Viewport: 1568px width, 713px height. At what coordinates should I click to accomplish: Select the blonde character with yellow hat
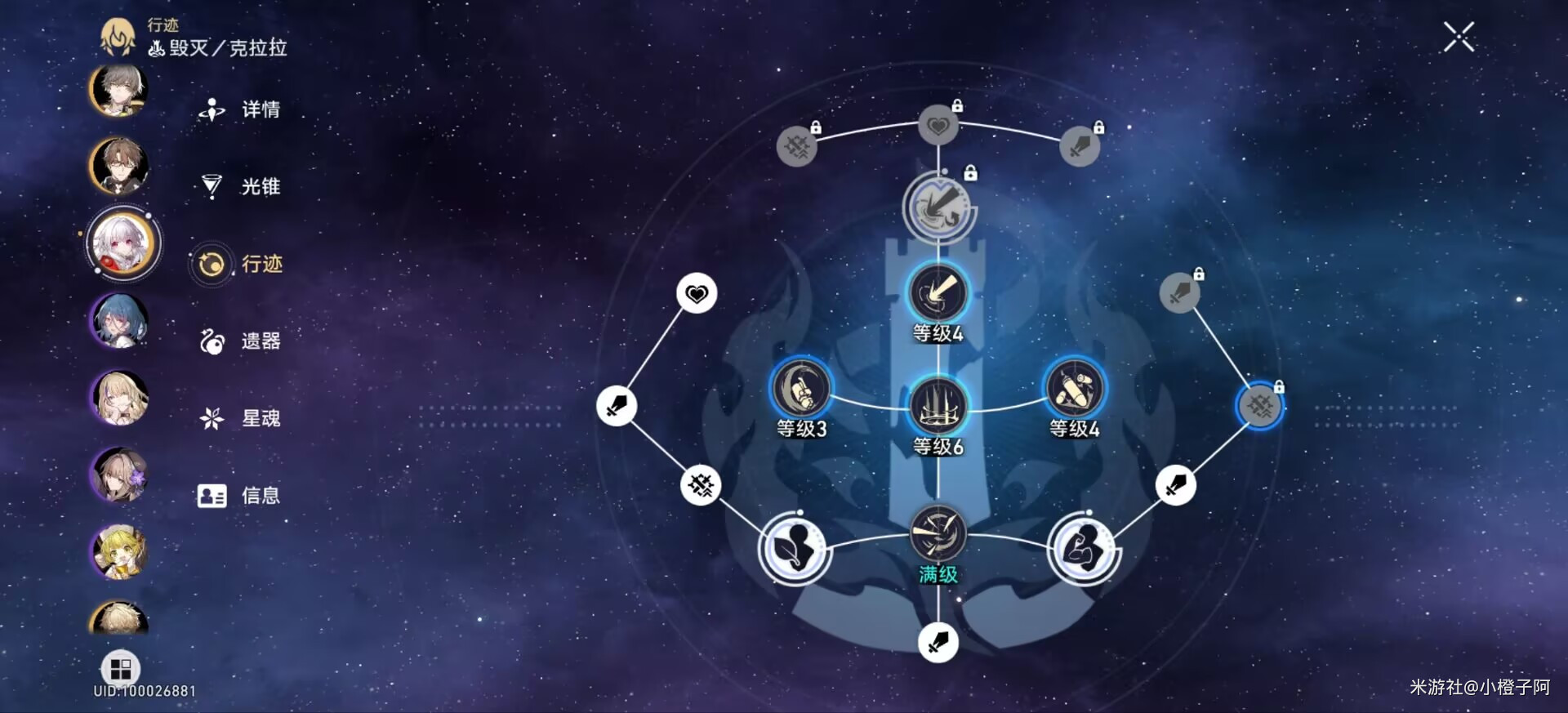(x=119, y=552)
